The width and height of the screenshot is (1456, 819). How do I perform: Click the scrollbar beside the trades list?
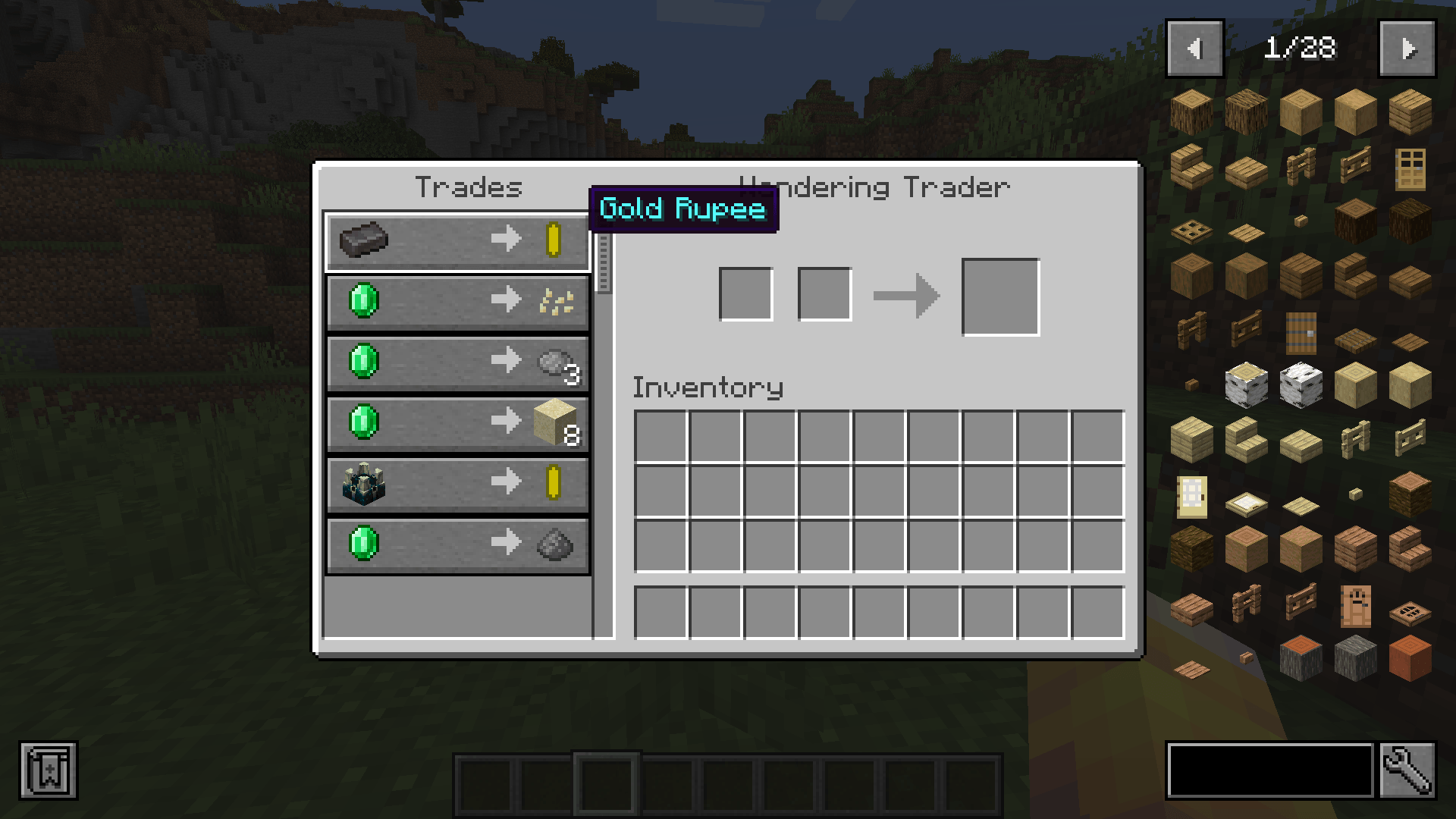pos(604,262)
